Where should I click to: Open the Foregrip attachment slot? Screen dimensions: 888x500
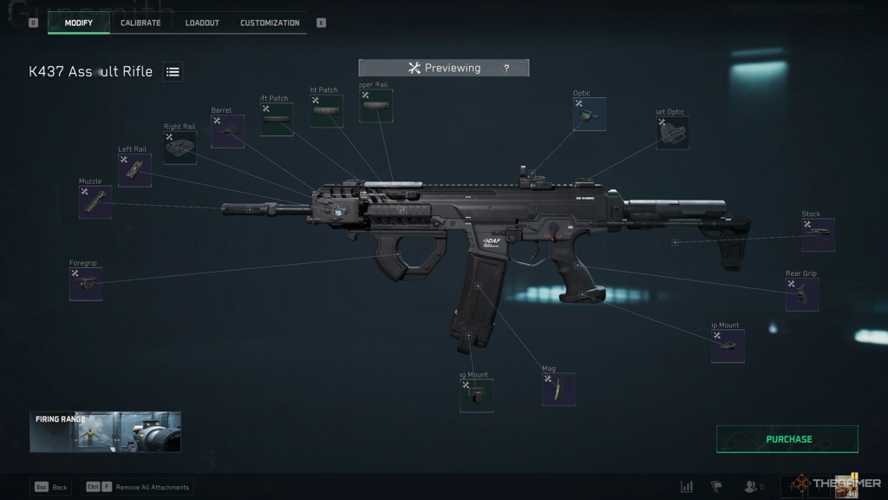85,284
